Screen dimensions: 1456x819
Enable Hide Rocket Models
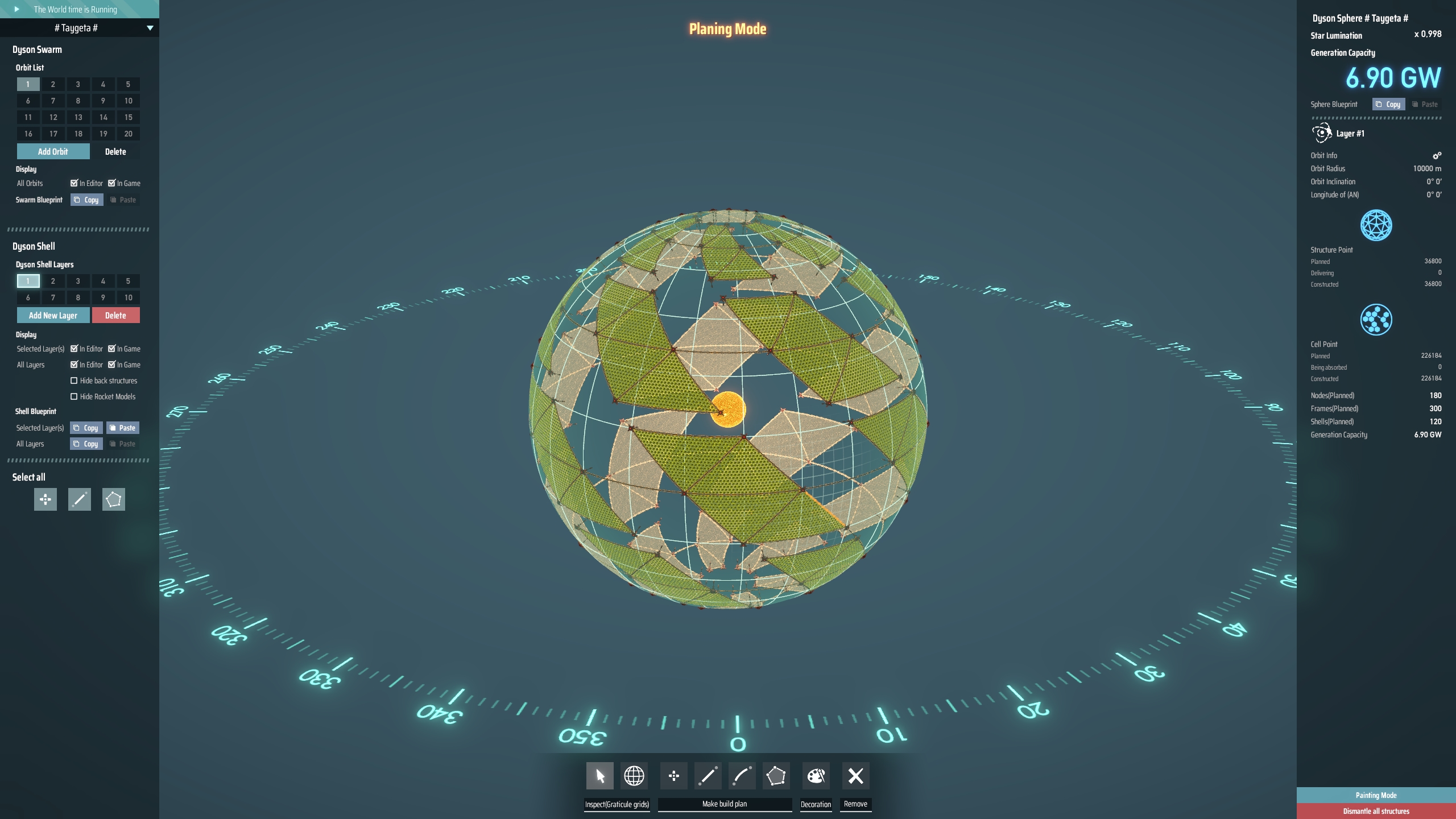click(75, 396)
